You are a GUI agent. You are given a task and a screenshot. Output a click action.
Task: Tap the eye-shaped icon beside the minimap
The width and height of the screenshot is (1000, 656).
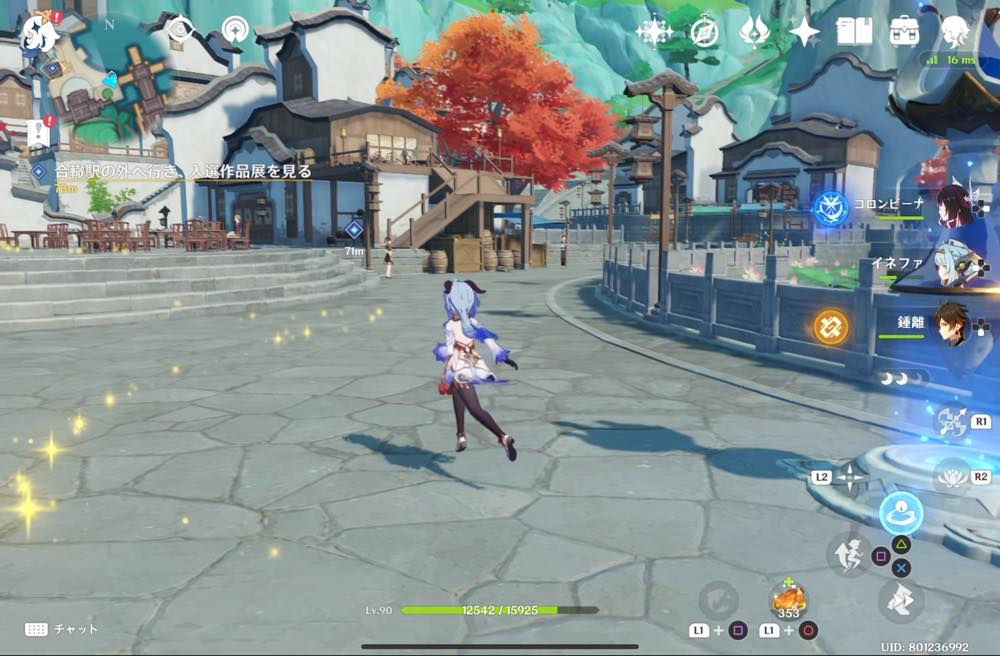click(x=180, y=29)
